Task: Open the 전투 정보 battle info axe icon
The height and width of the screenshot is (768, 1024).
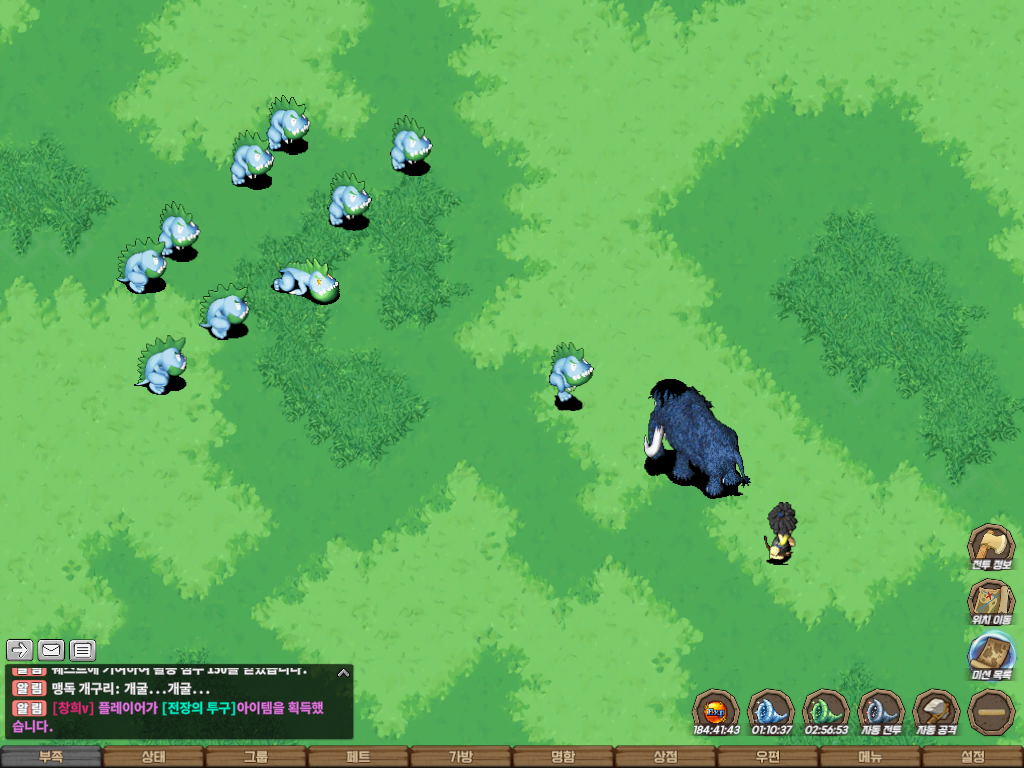Action: (x=990, y=546)
